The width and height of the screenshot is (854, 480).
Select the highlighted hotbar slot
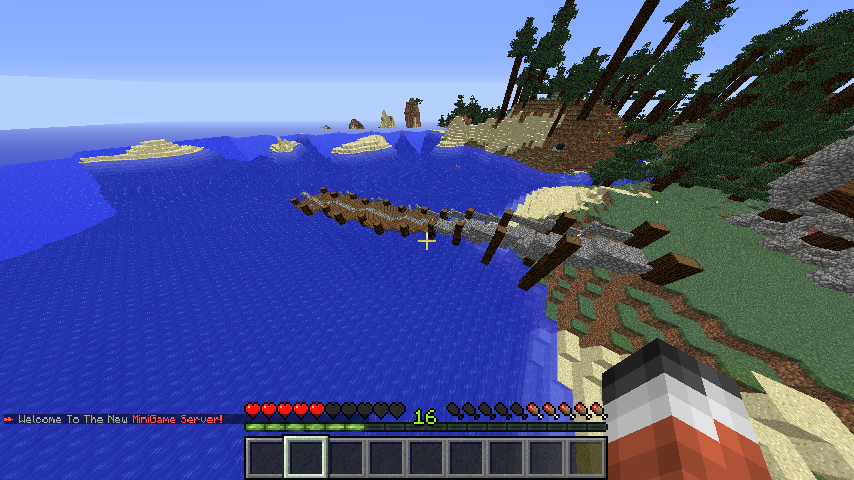tap(306, 457)
